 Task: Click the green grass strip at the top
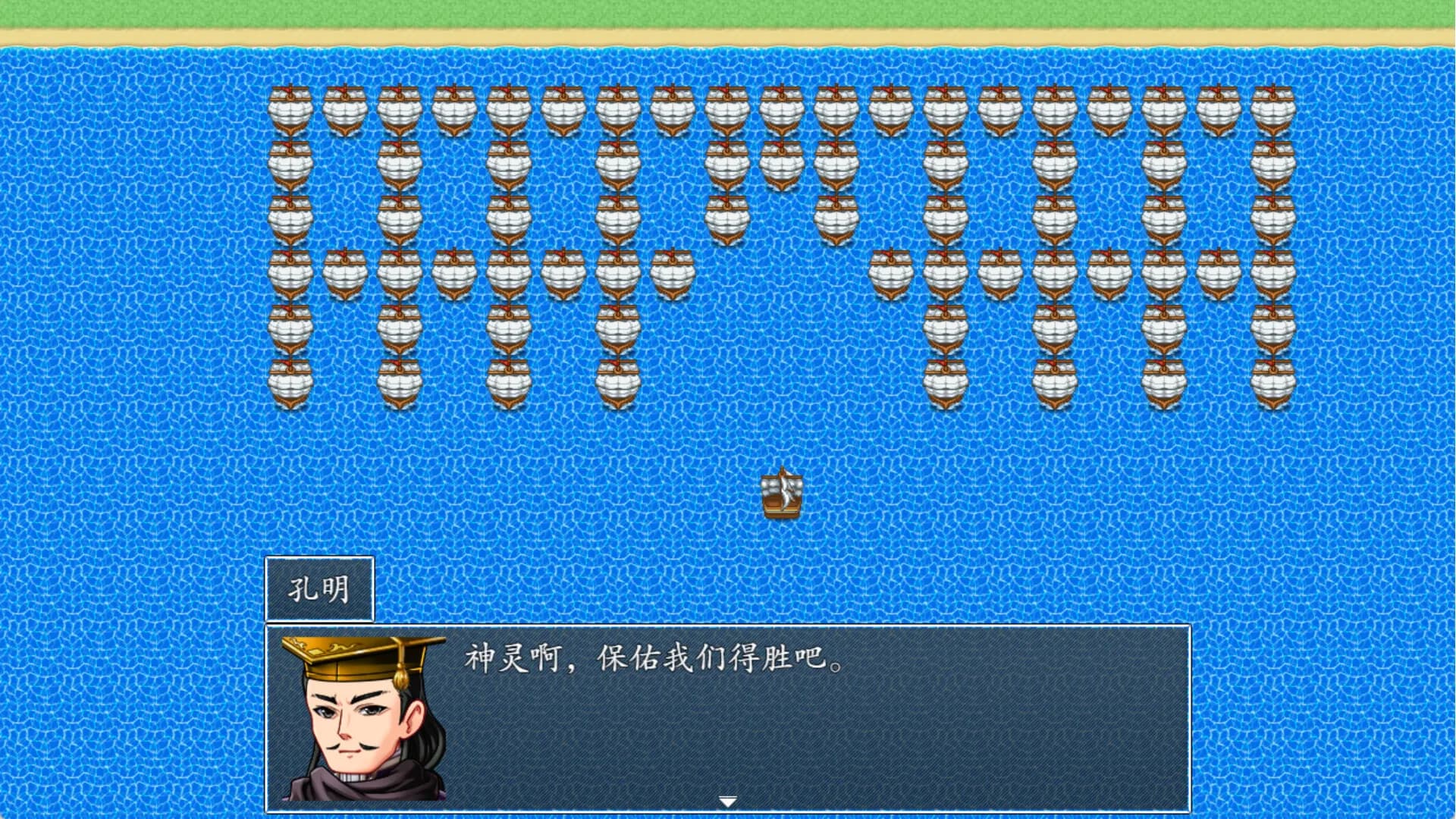click(728, 11)
